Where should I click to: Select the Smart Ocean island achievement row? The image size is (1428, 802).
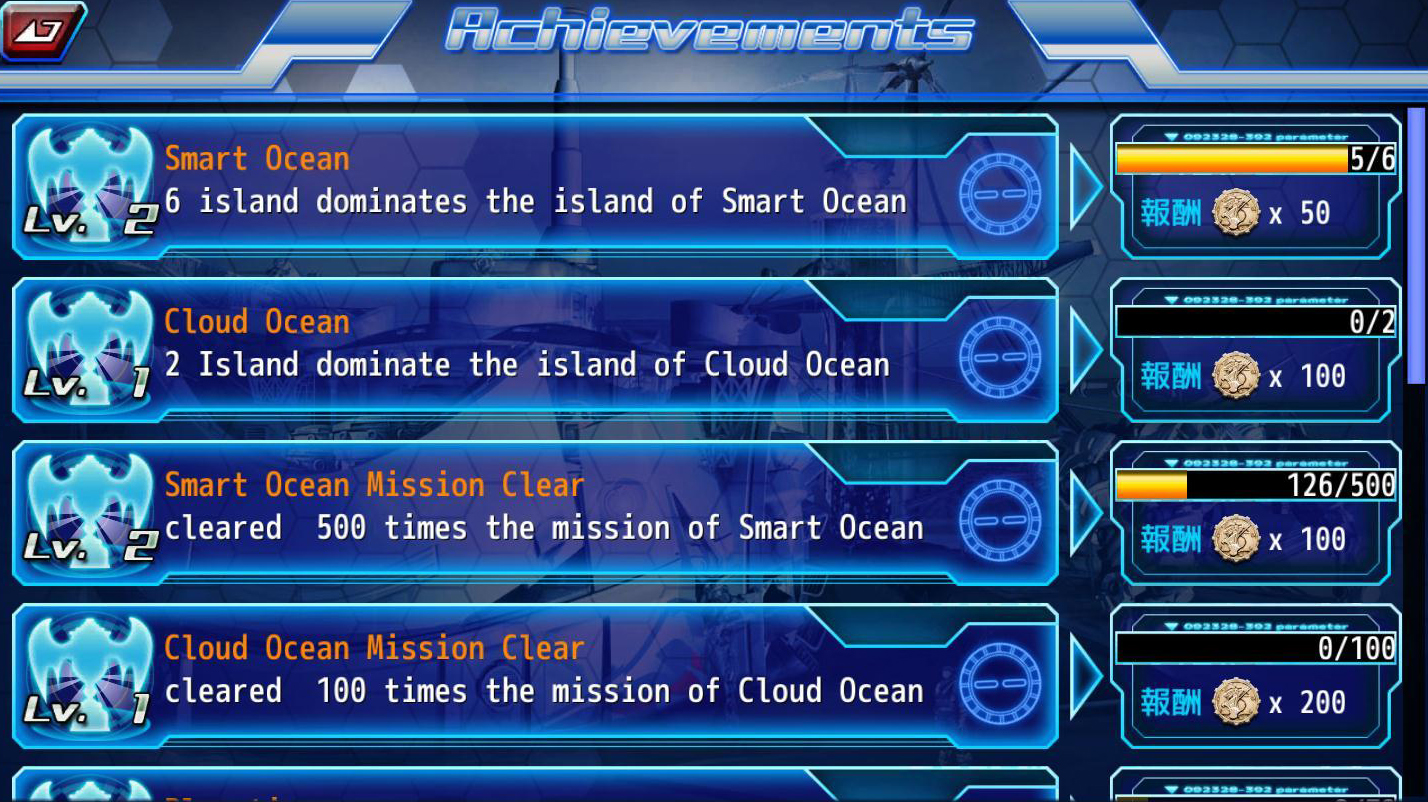click(x=535, y=187)
